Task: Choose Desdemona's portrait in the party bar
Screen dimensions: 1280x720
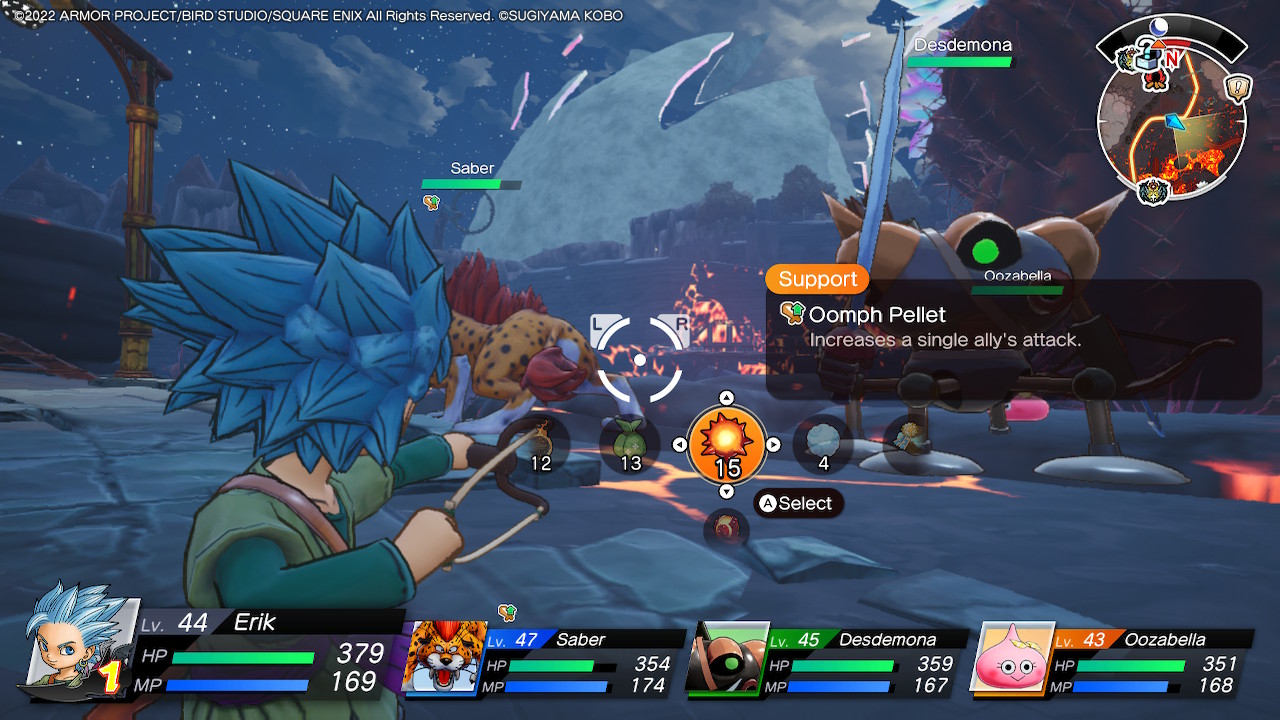Action: [726, 658]
